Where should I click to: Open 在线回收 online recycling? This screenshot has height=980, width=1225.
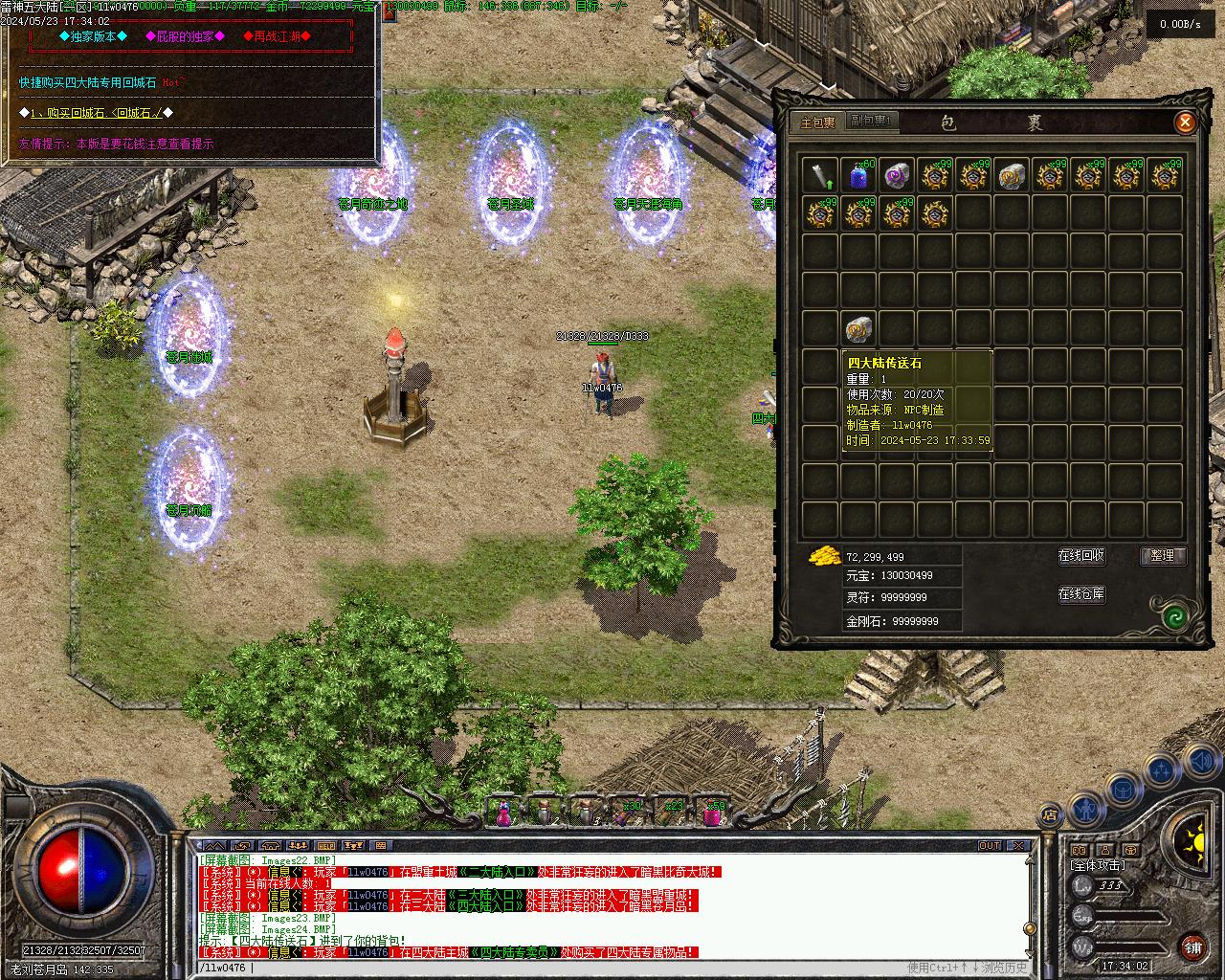tap(1081, 556)
